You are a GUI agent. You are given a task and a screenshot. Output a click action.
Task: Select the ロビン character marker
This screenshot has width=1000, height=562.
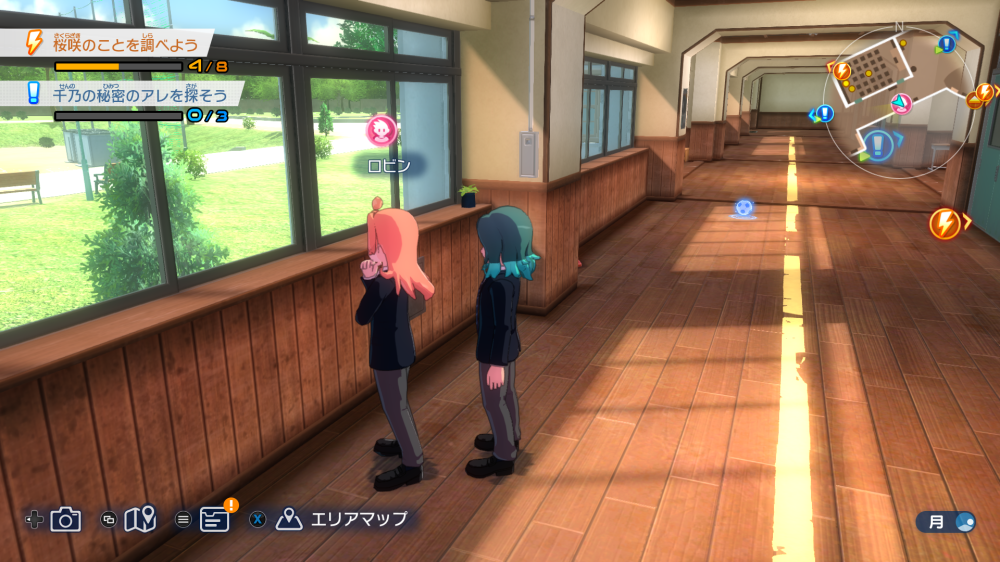coord(381,130)
